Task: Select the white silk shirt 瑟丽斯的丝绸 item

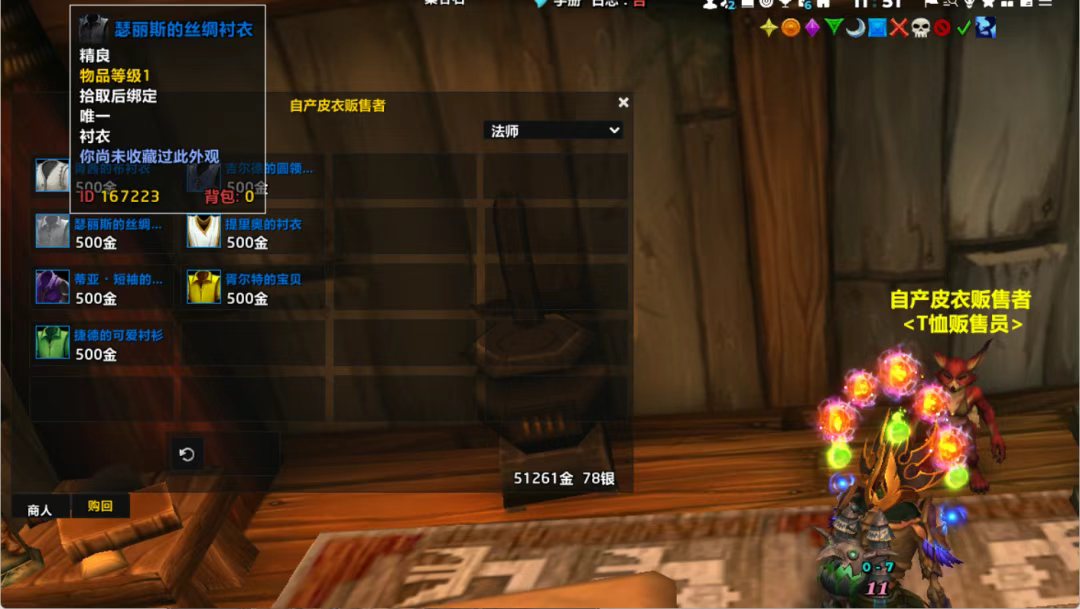Action: coord(52,231)
